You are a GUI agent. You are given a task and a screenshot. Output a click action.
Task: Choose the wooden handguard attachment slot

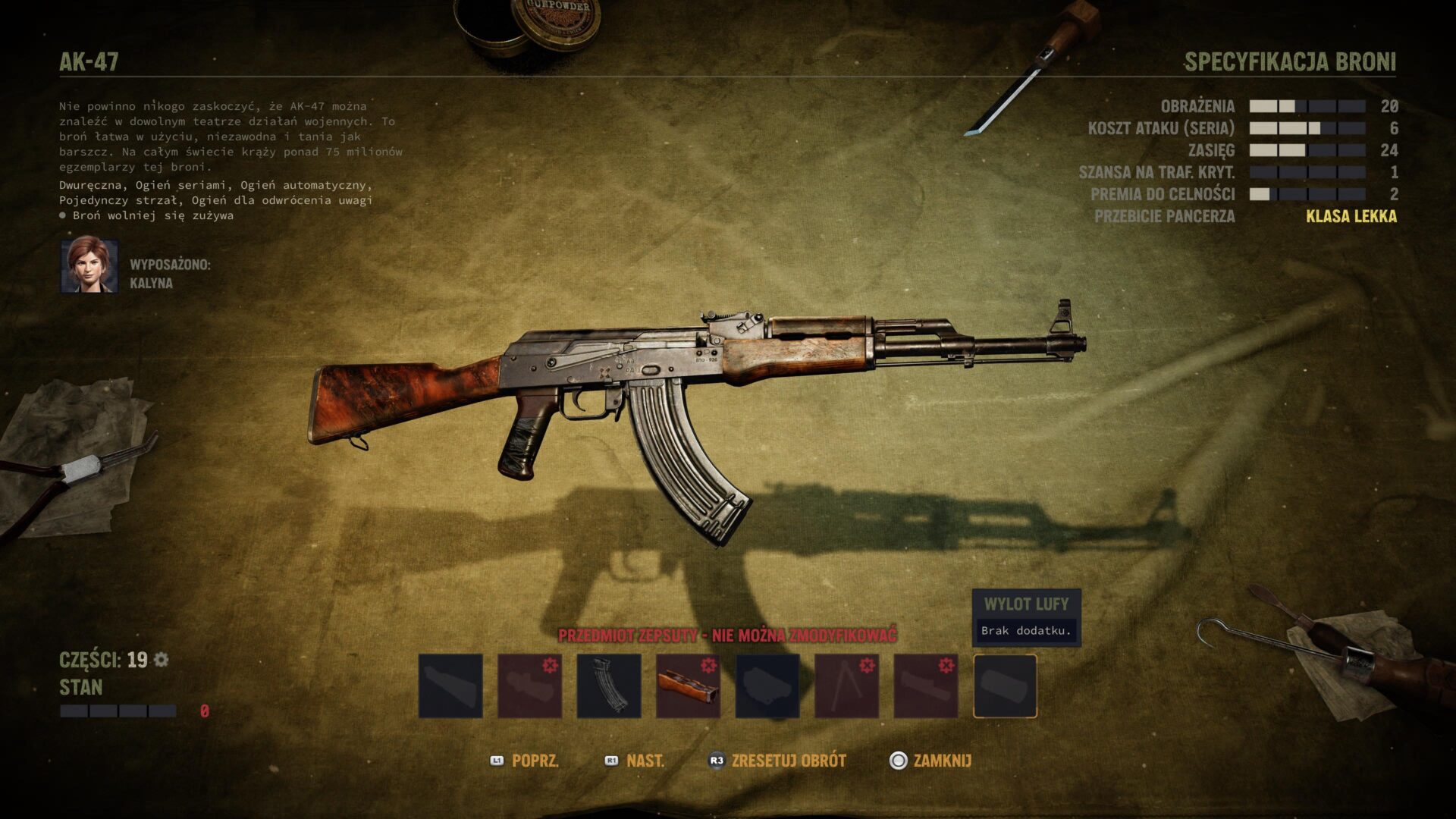coord(688,686)
